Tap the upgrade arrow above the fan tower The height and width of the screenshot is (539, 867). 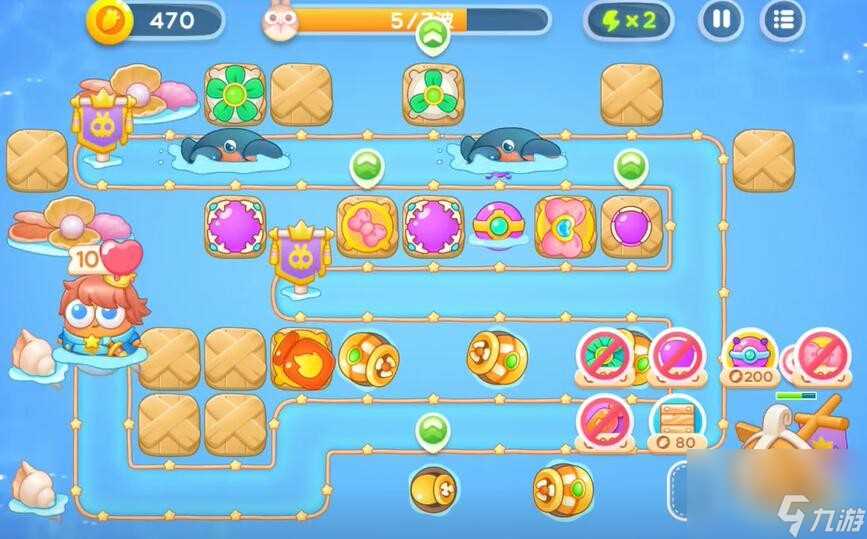(433, 37)
